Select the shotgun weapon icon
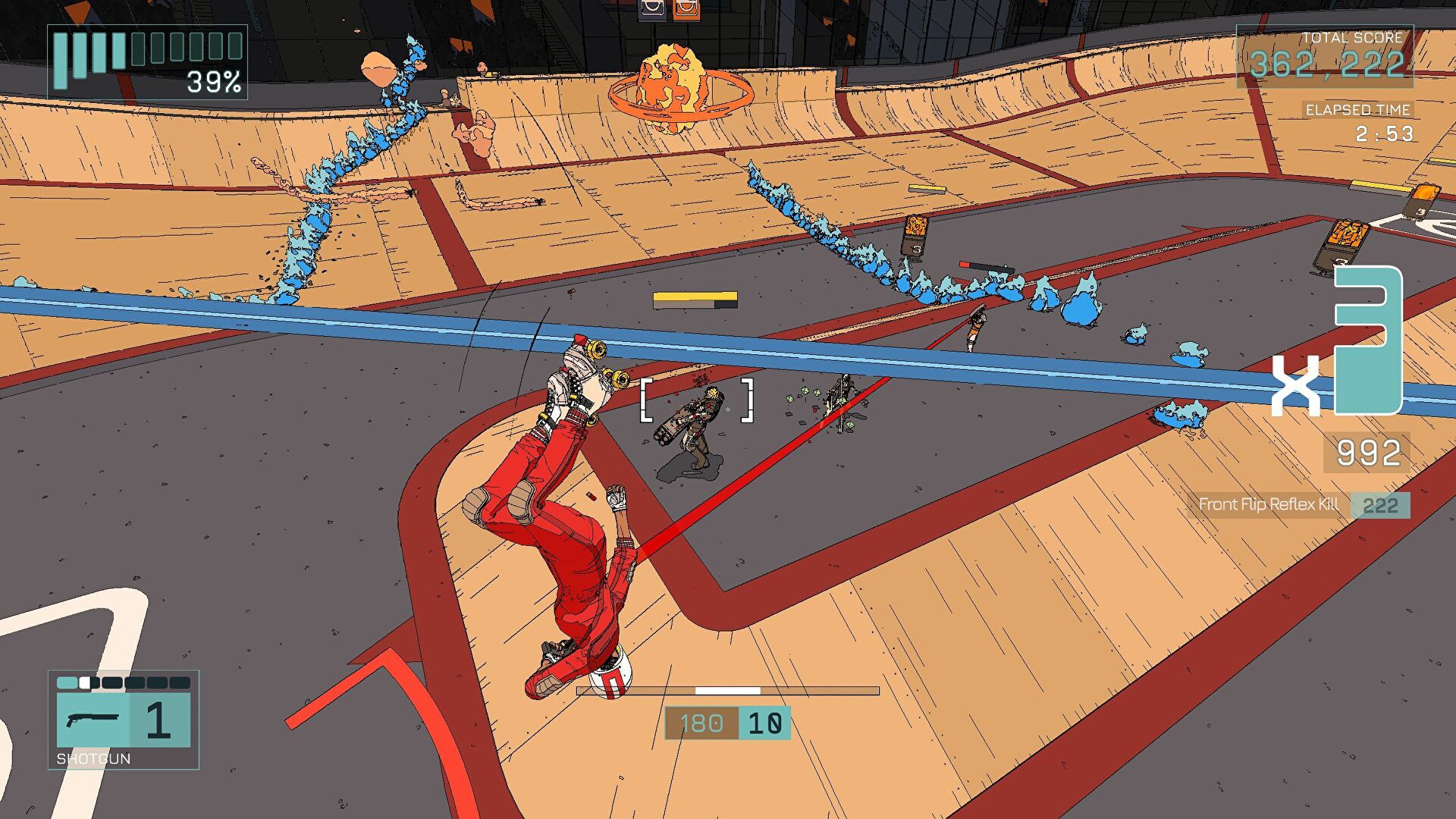The width and height of the screenshot is (1456, 819). 93,719
